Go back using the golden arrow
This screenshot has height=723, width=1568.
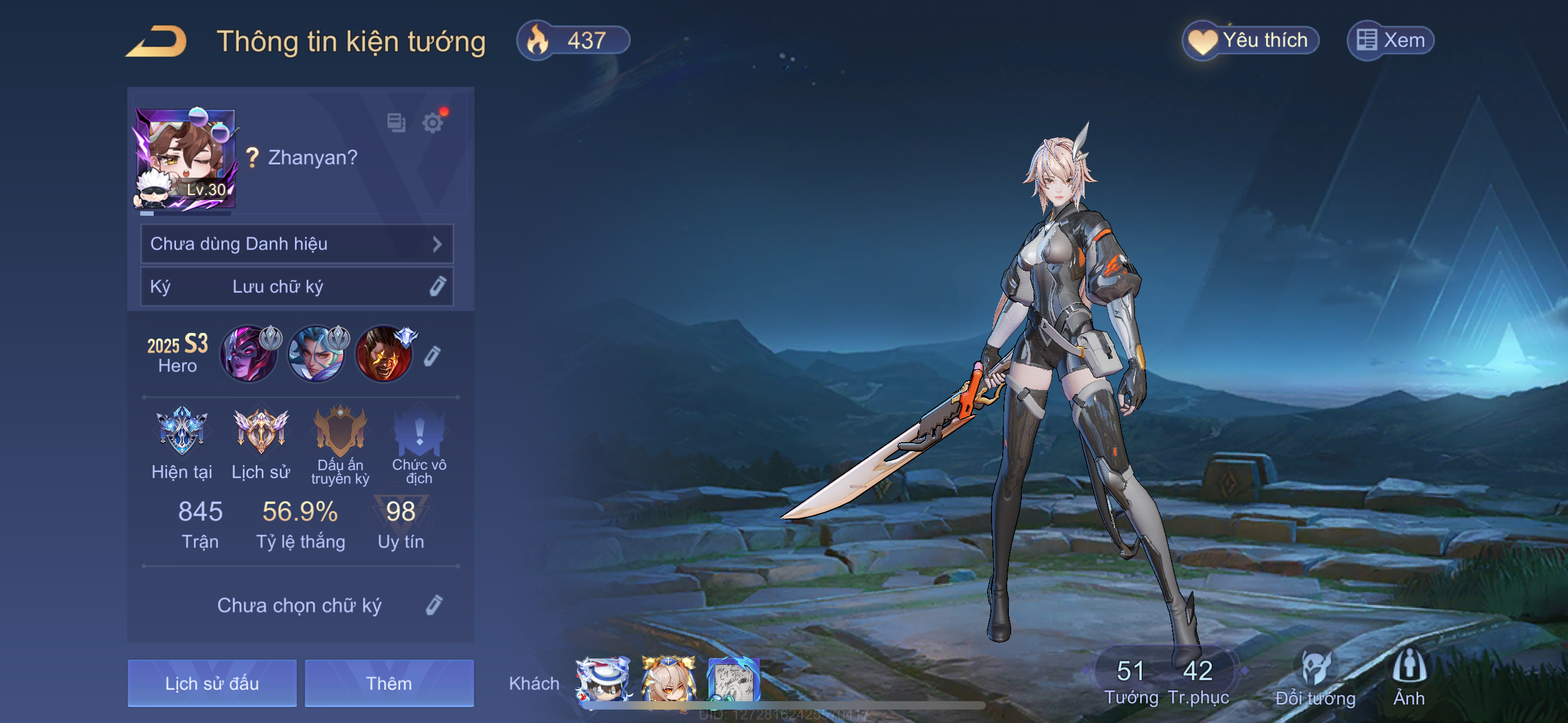(157, 41)
